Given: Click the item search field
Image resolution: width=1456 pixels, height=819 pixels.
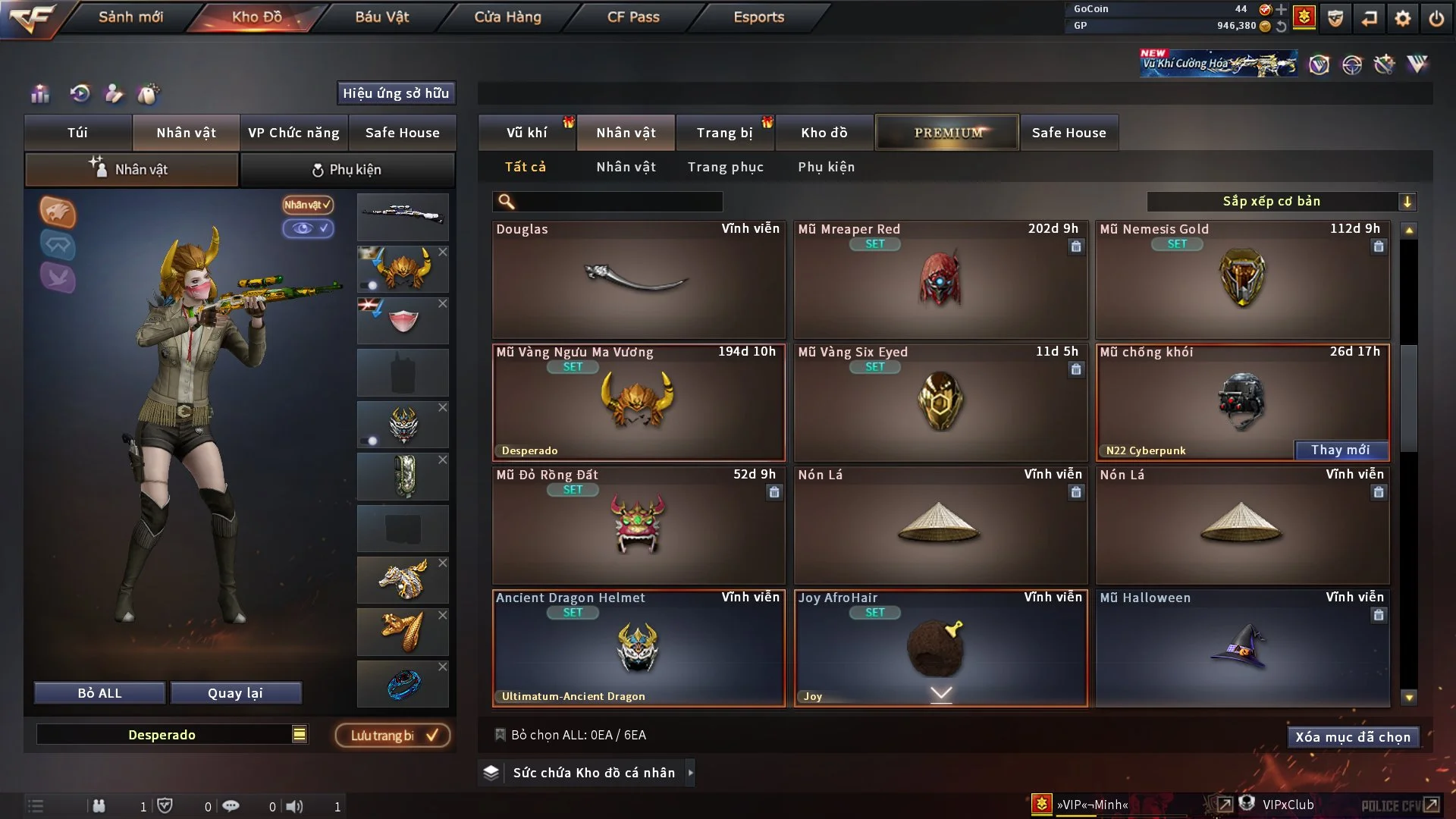Looking at the screenshot, I should 618,202.
